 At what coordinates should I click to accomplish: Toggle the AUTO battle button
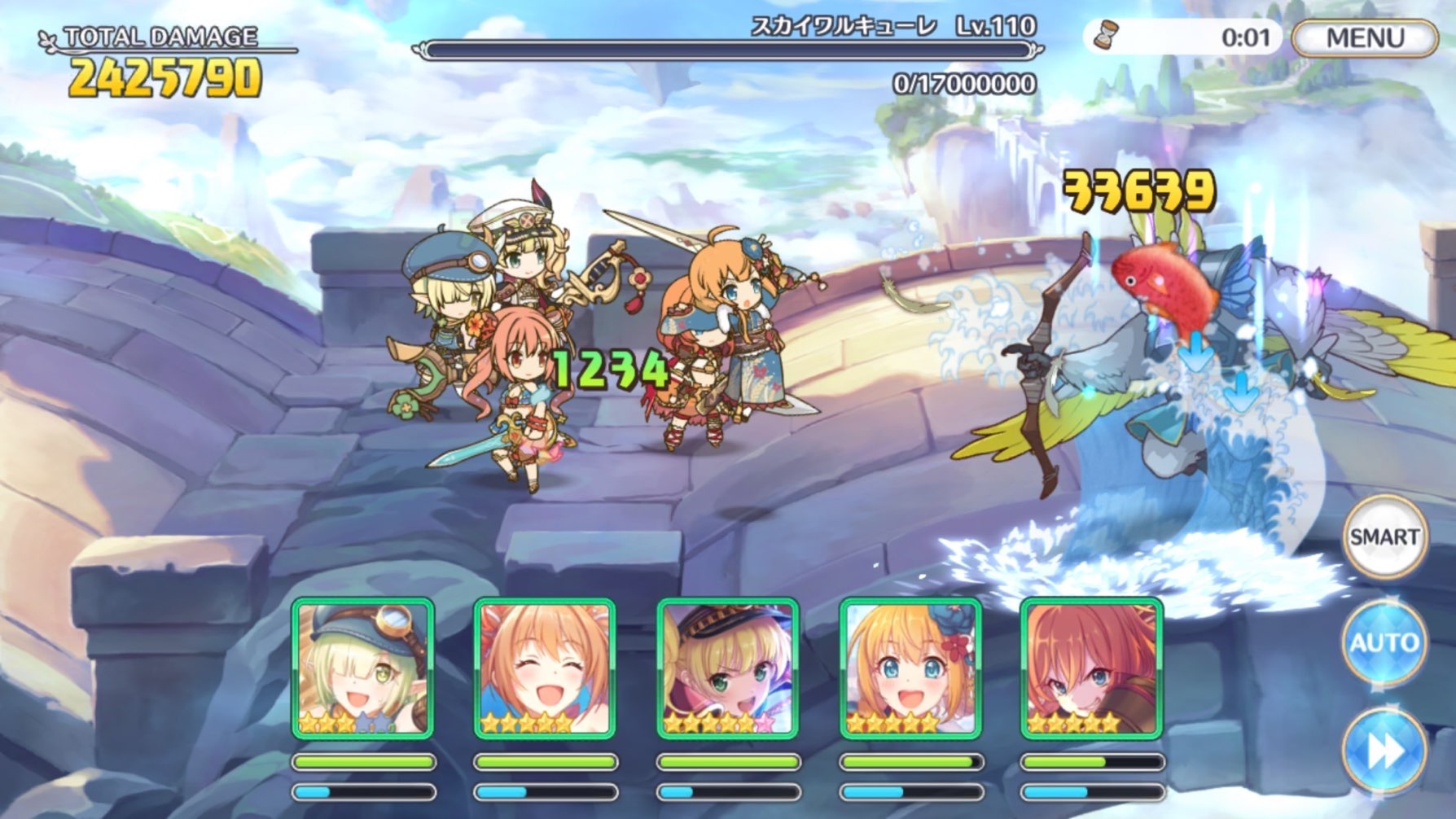[1384, 643]
